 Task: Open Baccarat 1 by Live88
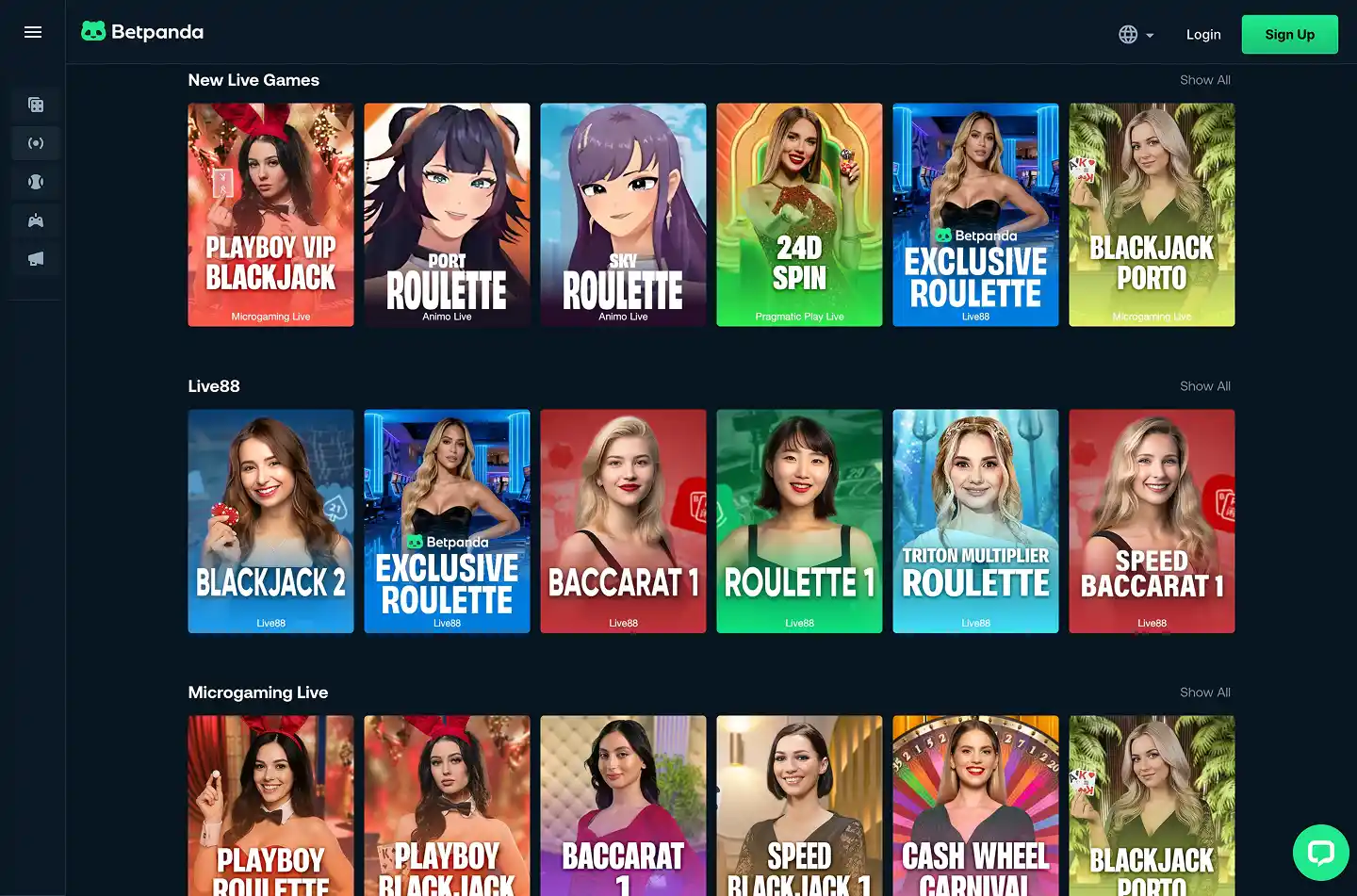[x=623, y=521]
